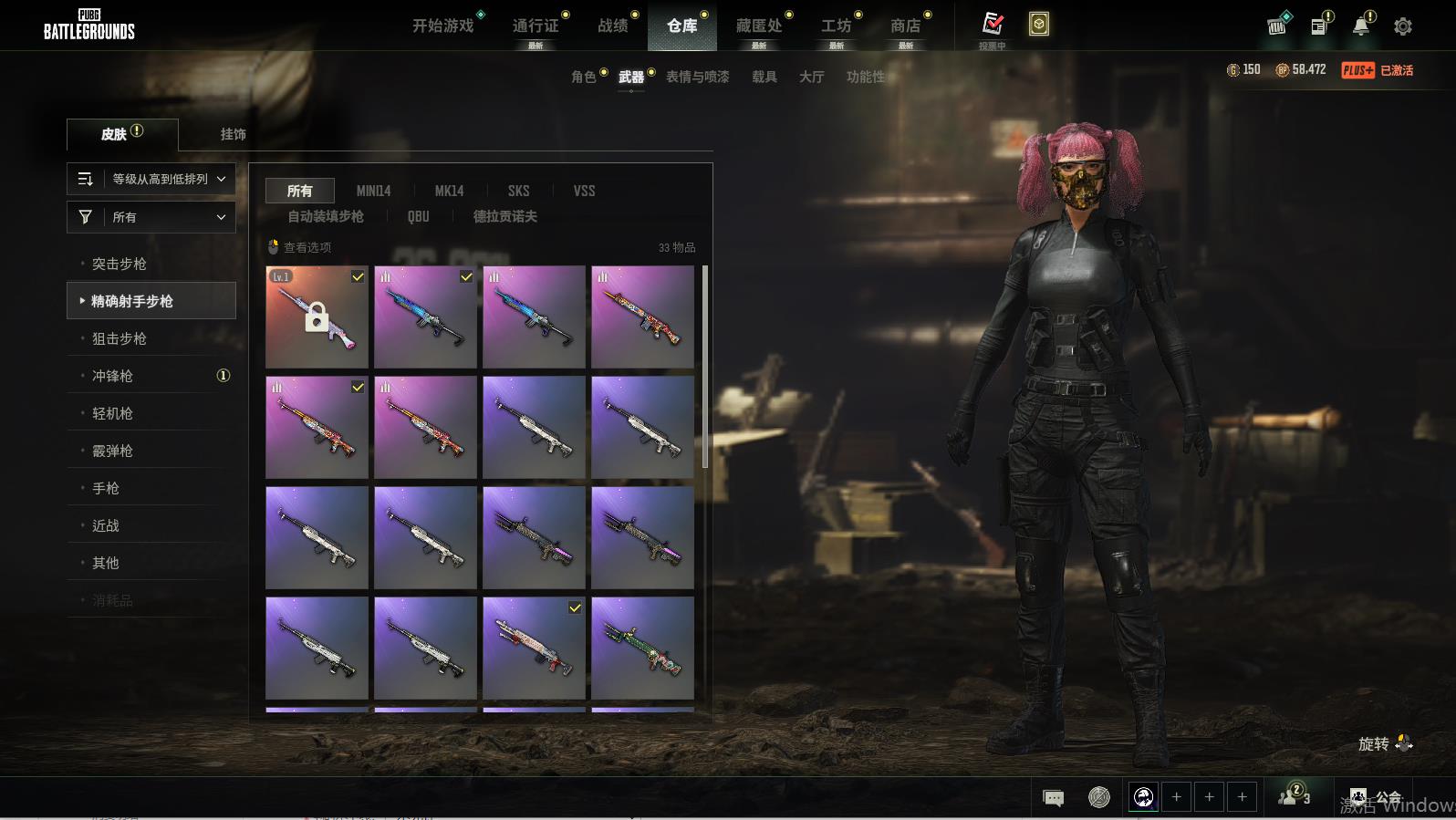1456x820 pixels.
Task: Switch to the 载具 vehicle sub-tab
Action: point(764,77)
